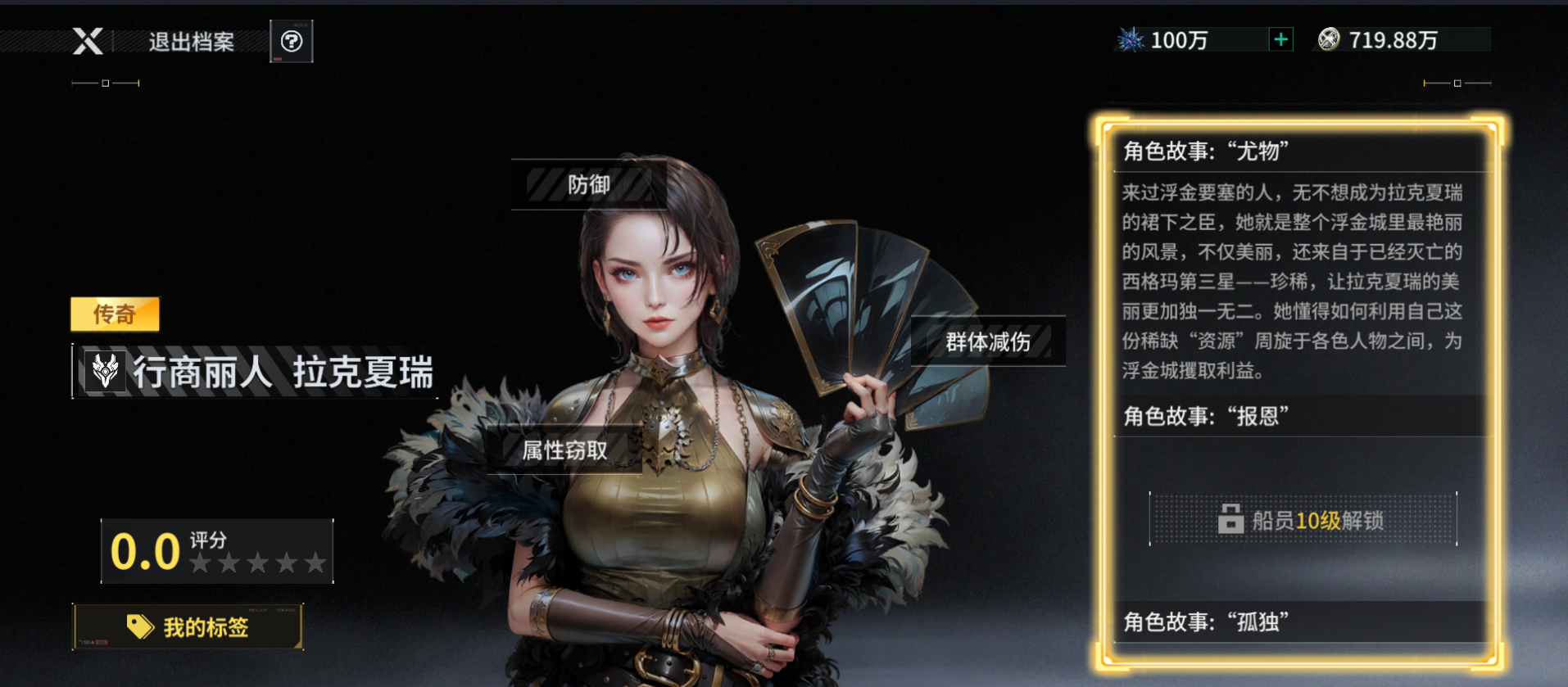
Task: Open 我的标签 to edit tags
Action: 188,626
